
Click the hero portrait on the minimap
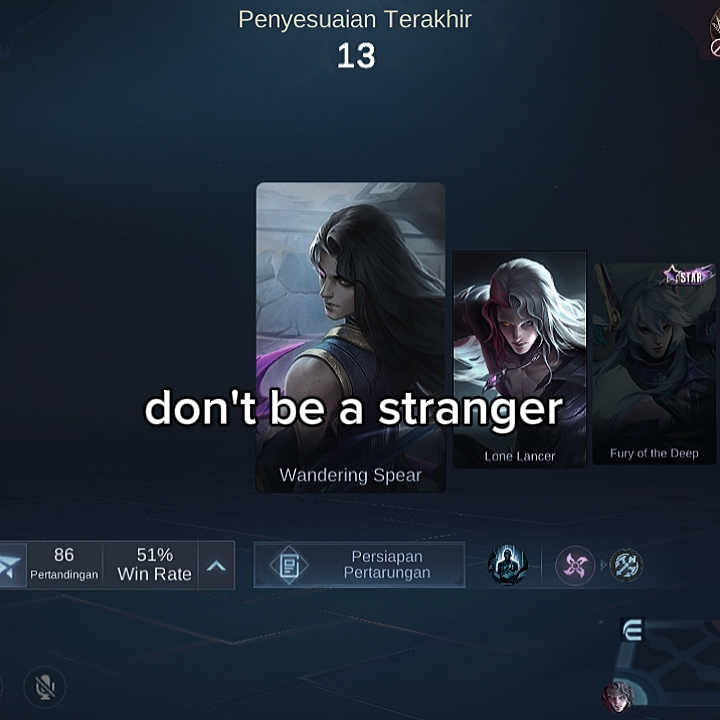pyautogui.click(x=618, y=693)
